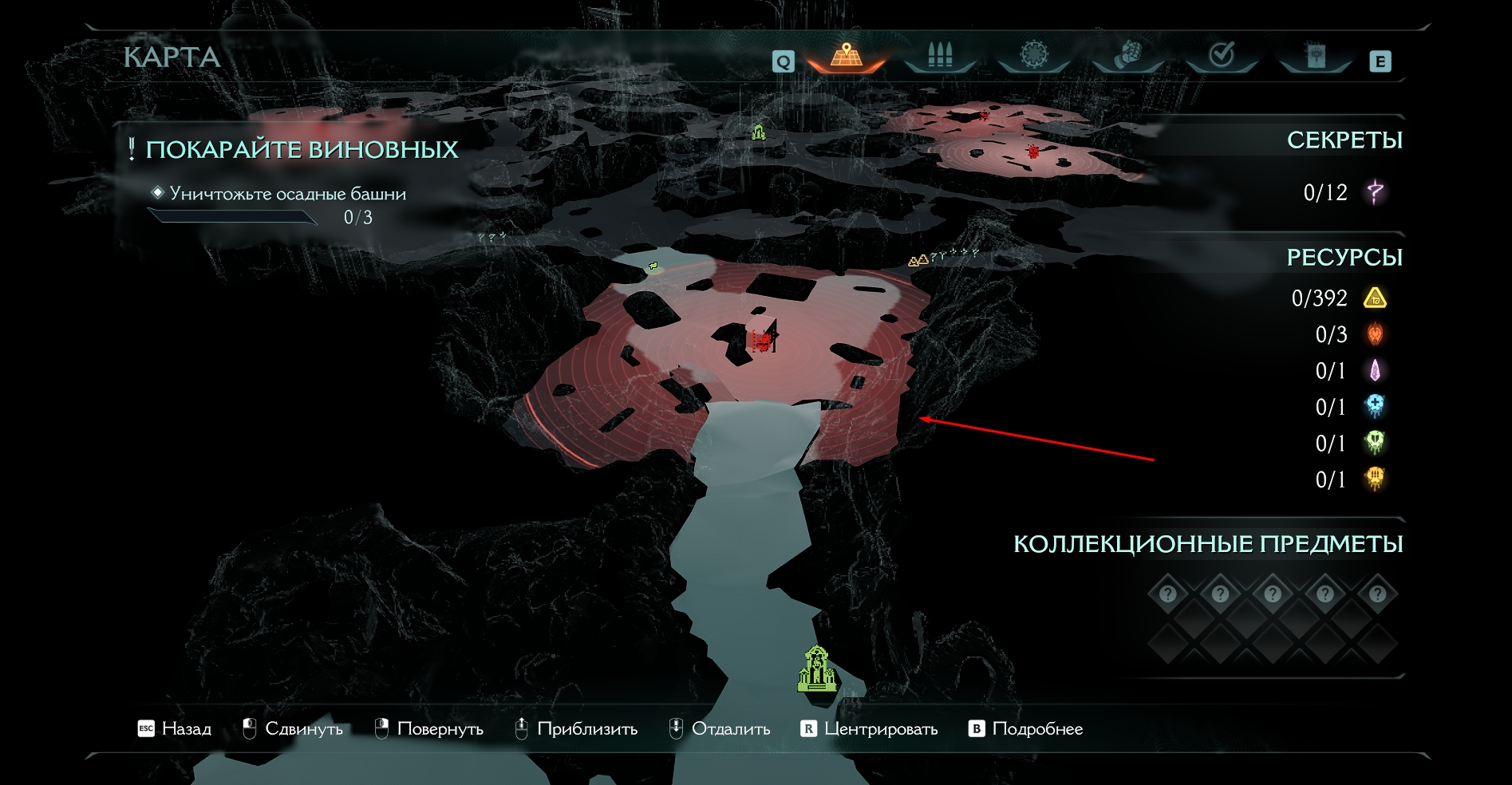This screenshot has height=785, width=1512.
Task: Click the red siege tower marker in the largest red zone
Action: click(762, 341)
